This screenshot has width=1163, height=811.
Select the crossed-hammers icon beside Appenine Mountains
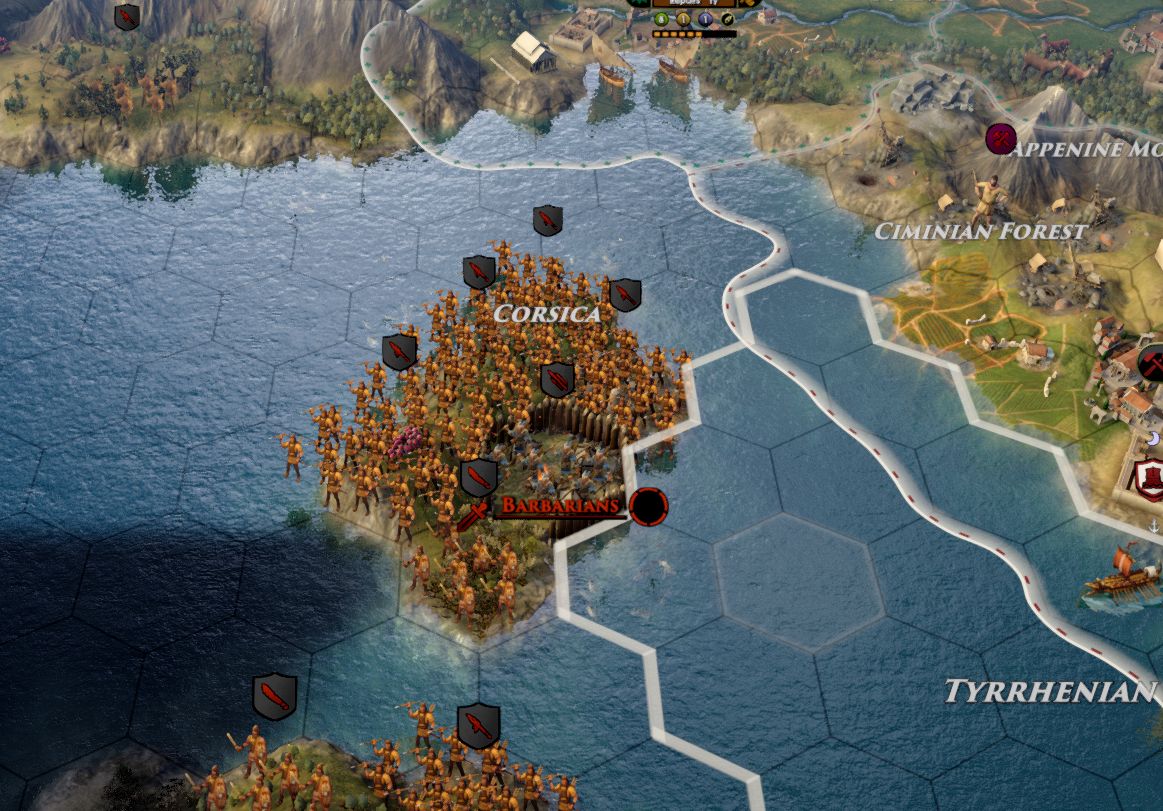(999, 139)
